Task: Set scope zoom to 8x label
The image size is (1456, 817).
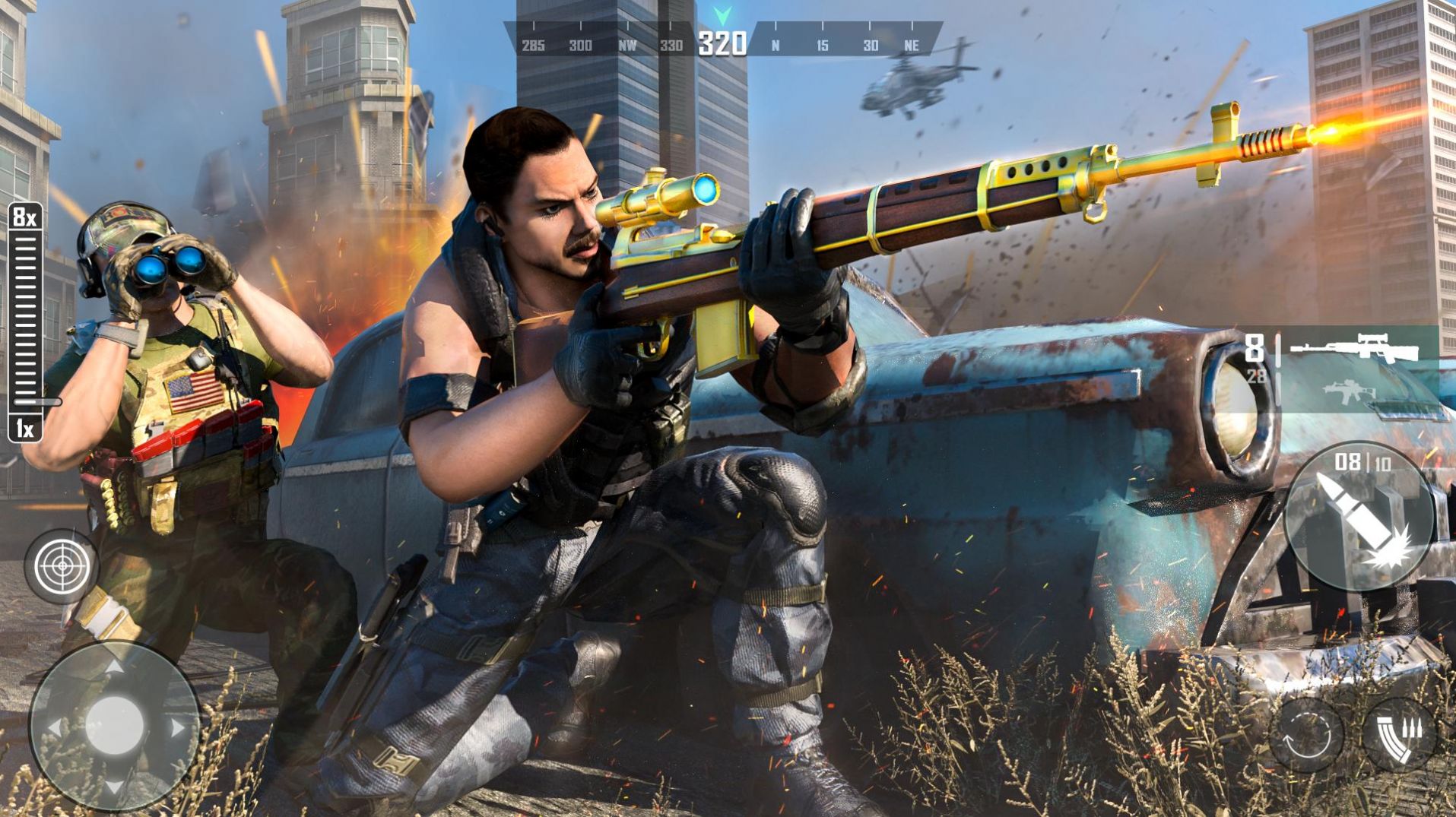Action: point(25,218)
